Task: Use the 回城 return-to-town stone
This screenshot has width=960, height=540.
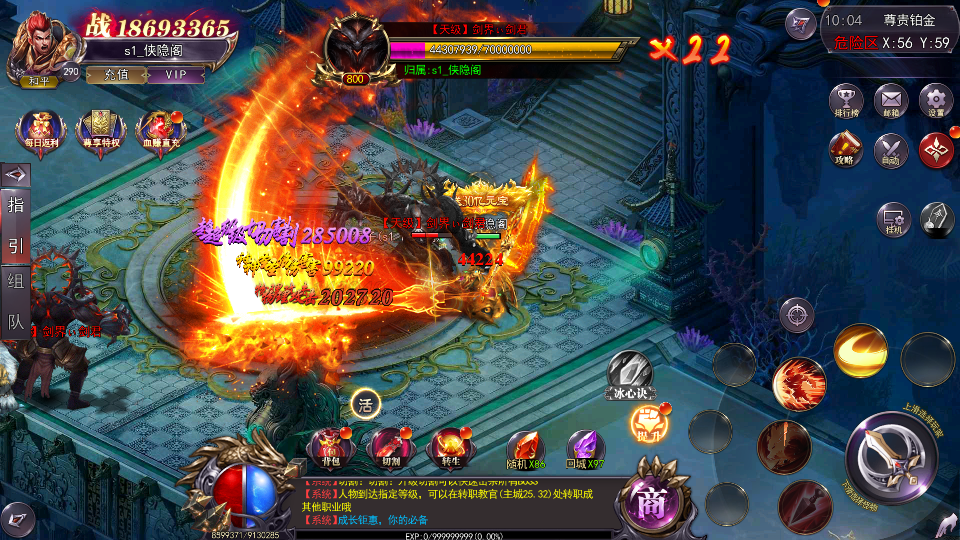Action: click(x=586, y=446)
